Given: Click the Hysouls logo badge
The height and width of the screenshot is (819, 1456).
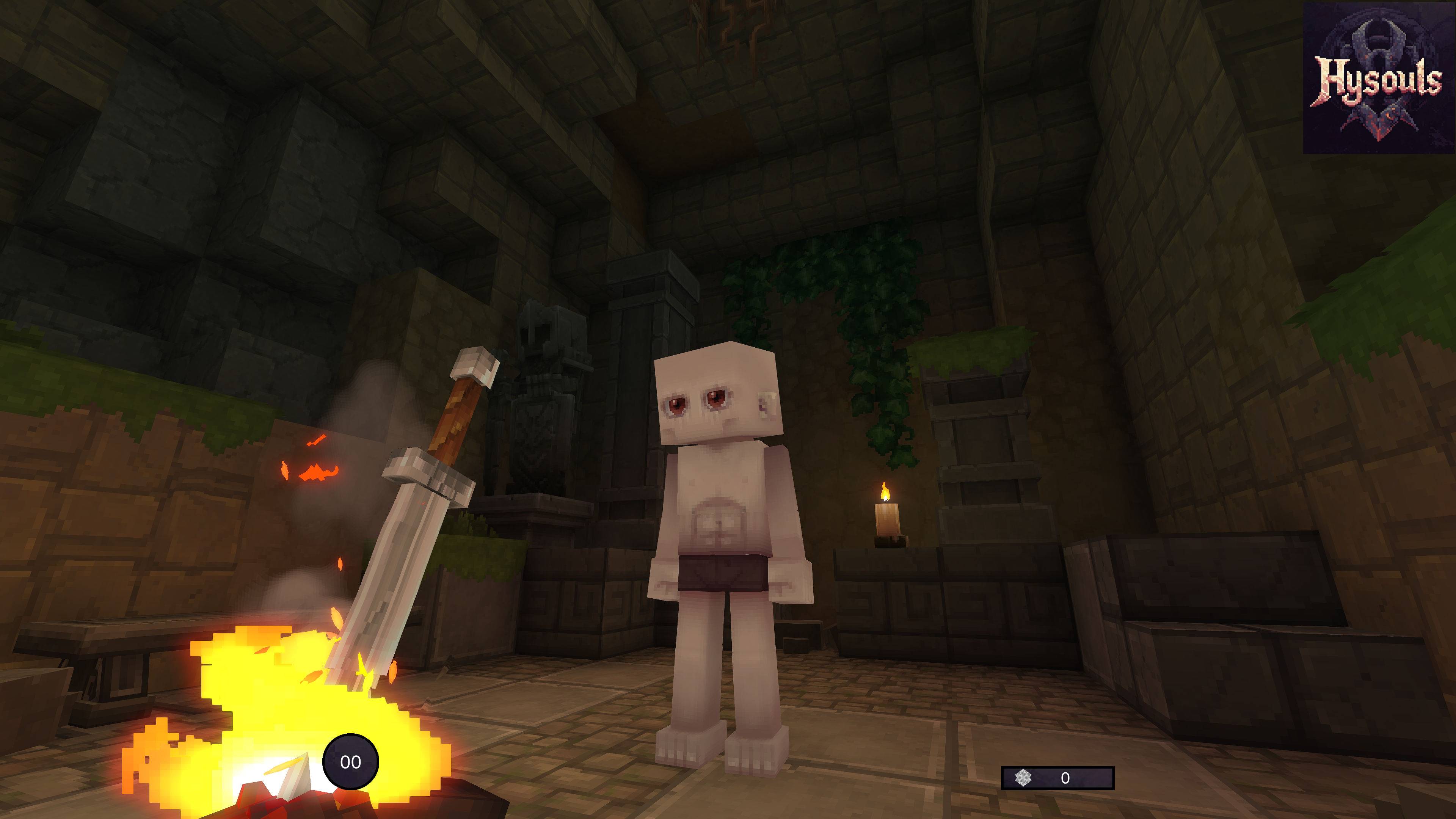Looking at the screenshot, I should pyautogui.click(x=1378, y=78).
